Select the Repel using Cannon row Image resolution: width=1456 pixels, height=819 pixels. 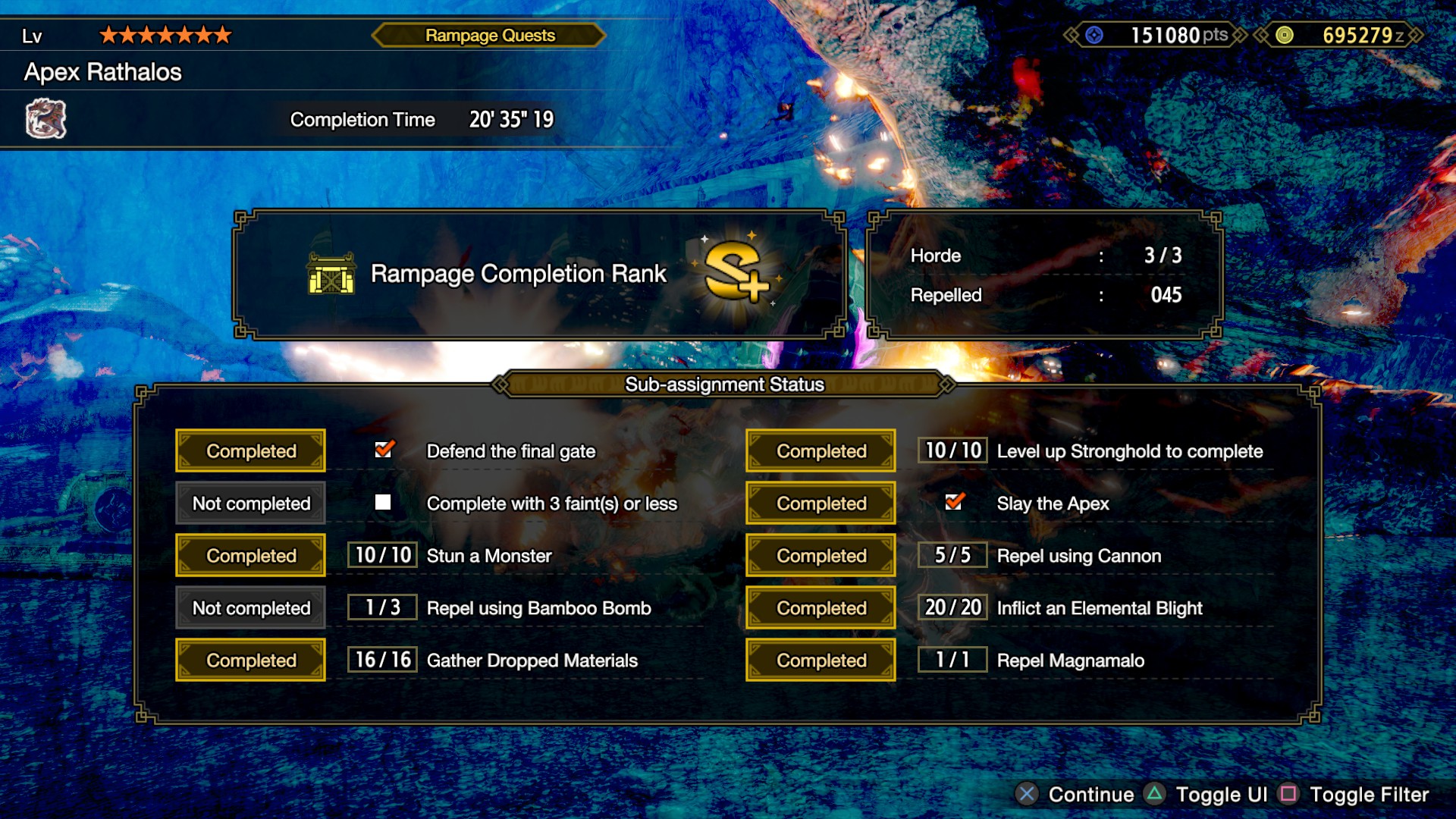pyautogui.click(x=1078, y=556)
